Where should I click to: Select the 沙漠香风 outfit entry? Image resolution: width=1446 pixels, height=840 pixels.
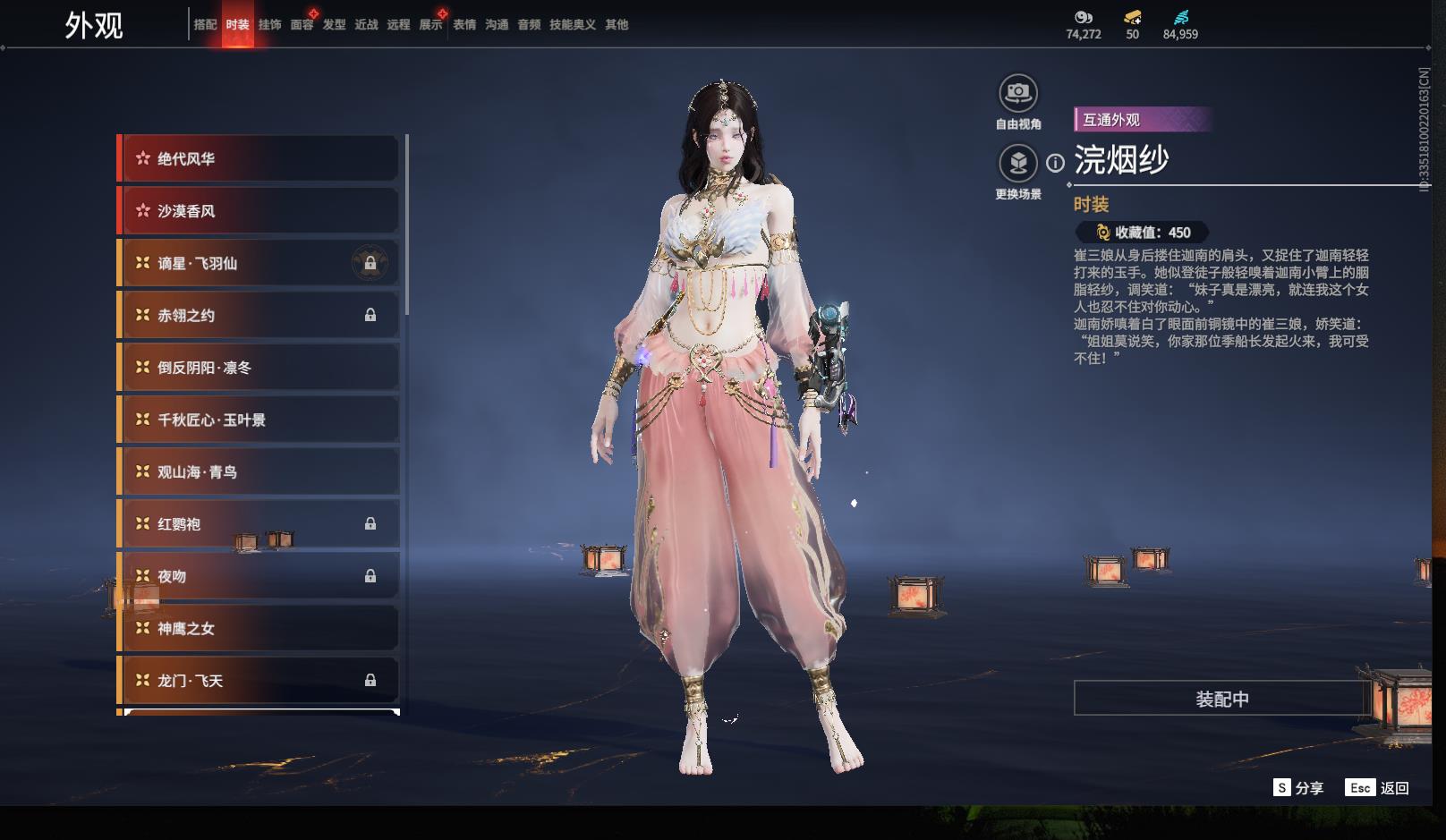pyautogui.click(x=258, y=211)
